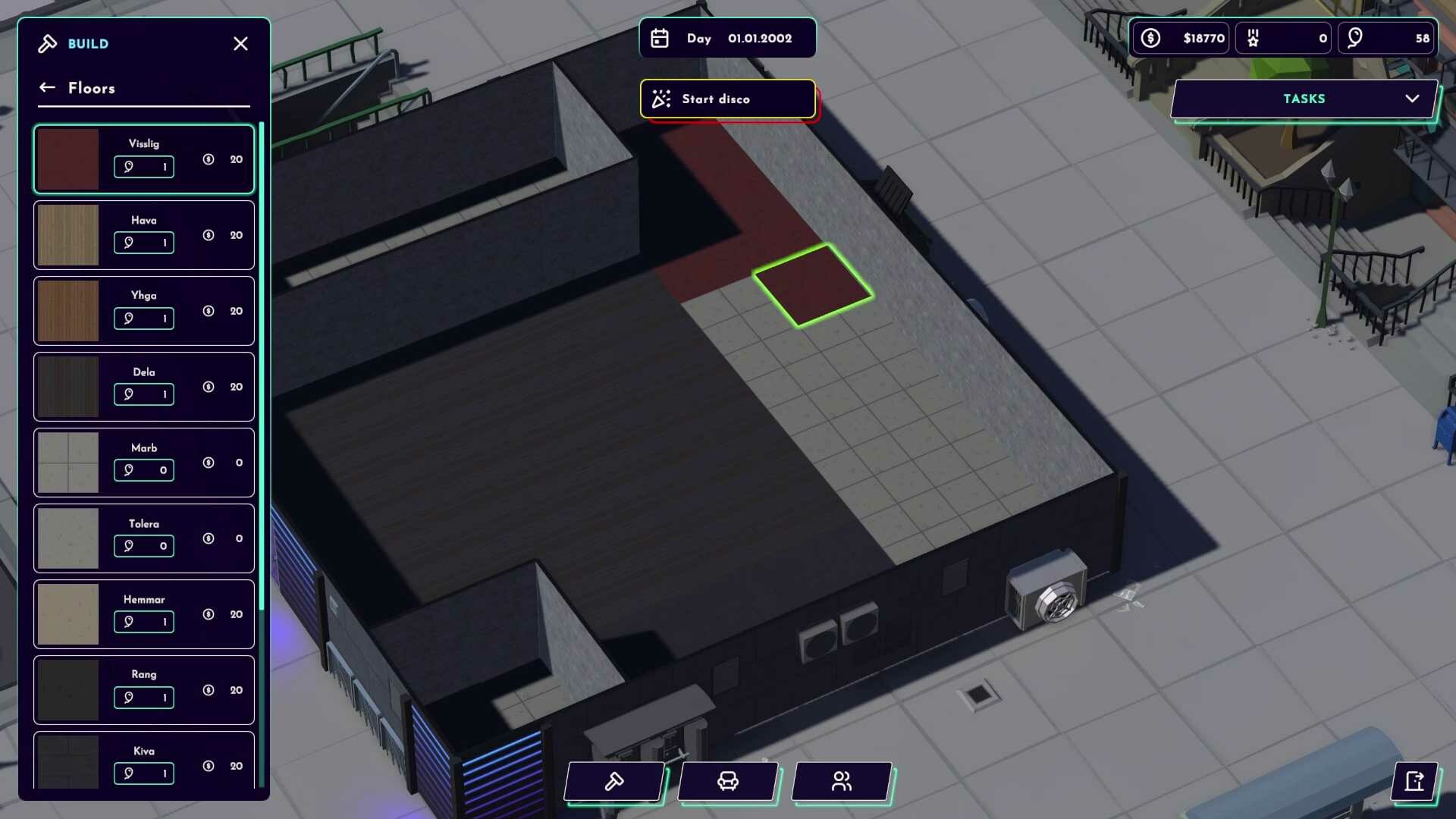
Task: Click the quantity field for Yhga flooring
Action: coord(144,318)
